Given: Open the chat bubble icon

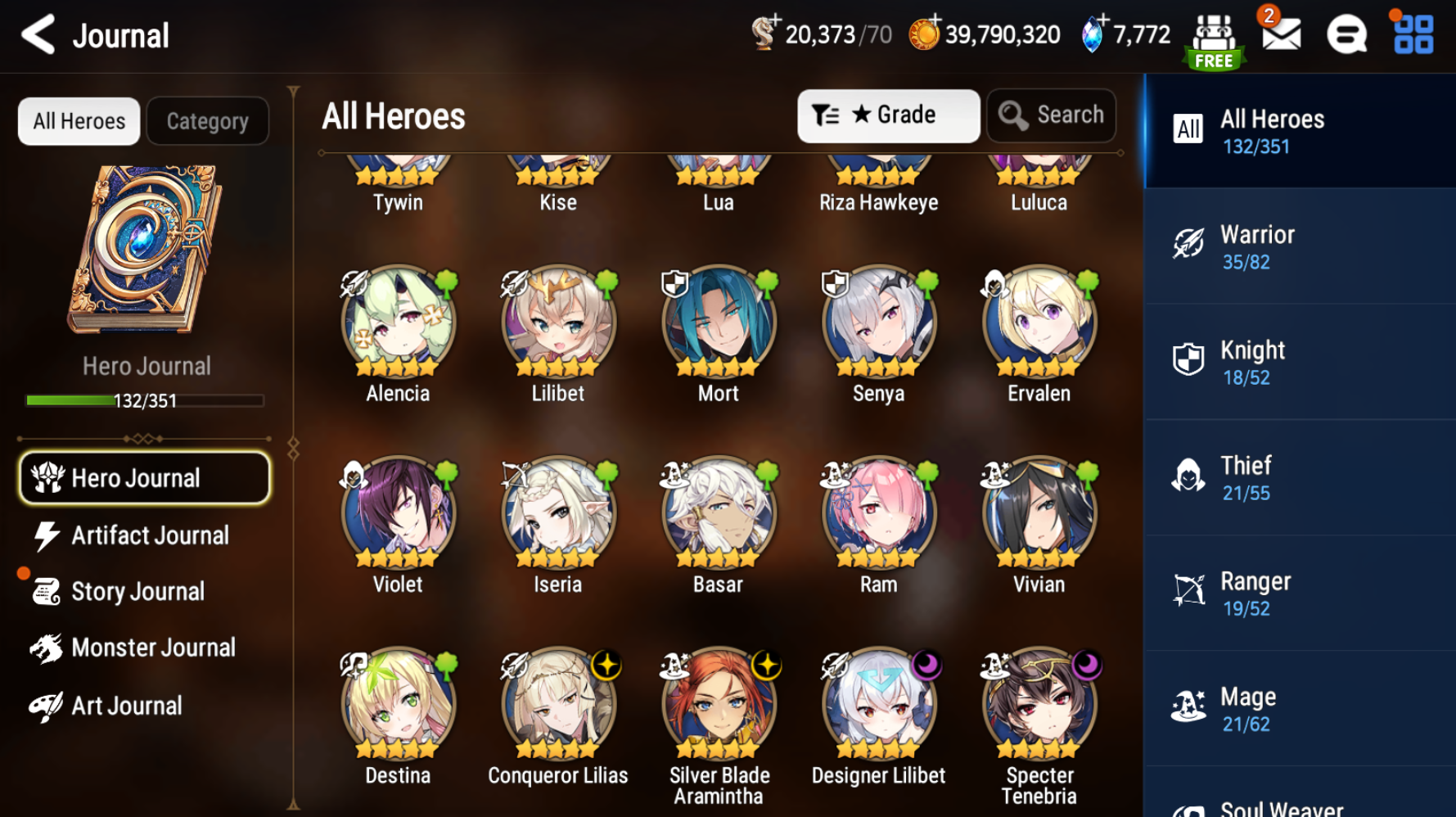Looking at the screenshot, I should pos(1346,34).
